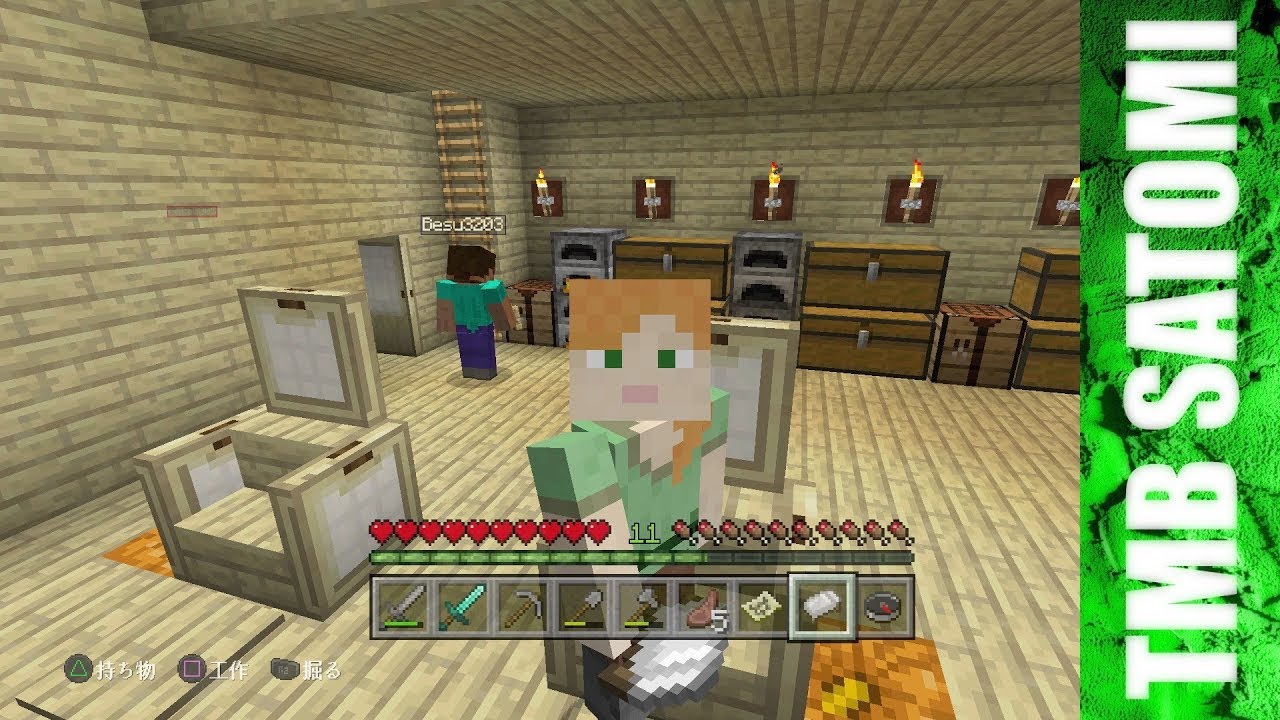The width and height of the screenshot is (1280, 720).
Task: Click the highlighted white wool slot
Action: pos(823,605)
